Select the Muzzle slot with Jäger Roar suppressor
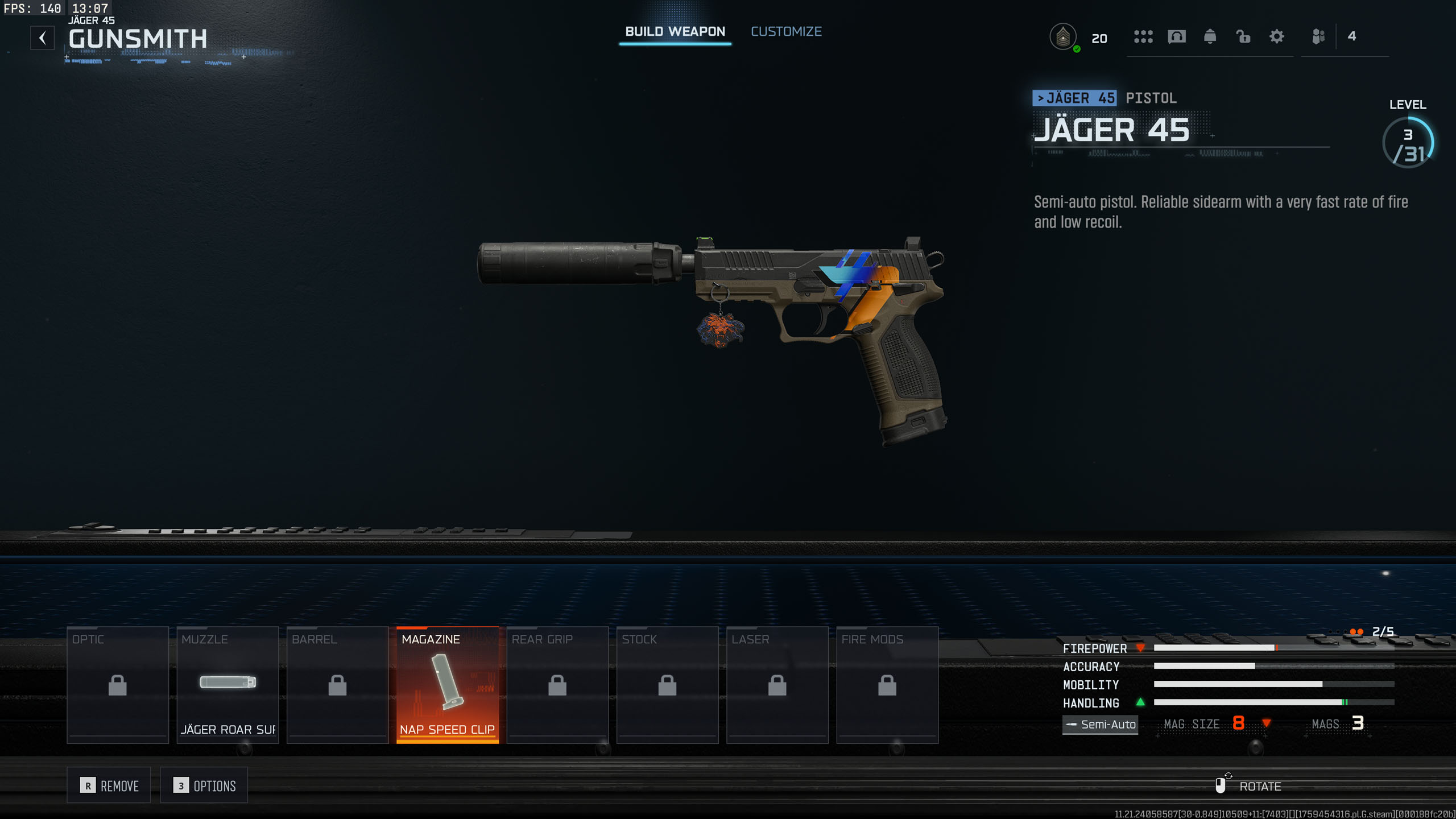Screen dimensions: 1456x819 [227, 685]
